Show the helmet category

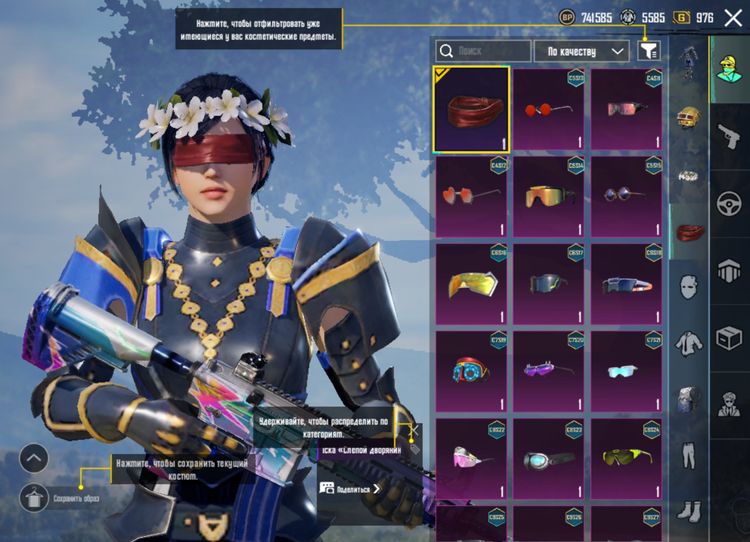[687, 118]
